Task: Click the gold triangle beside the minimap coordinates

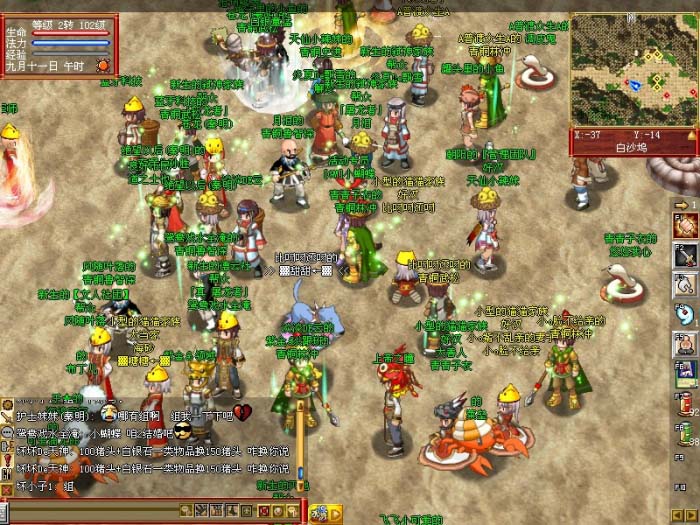Action: click(692, 135)
